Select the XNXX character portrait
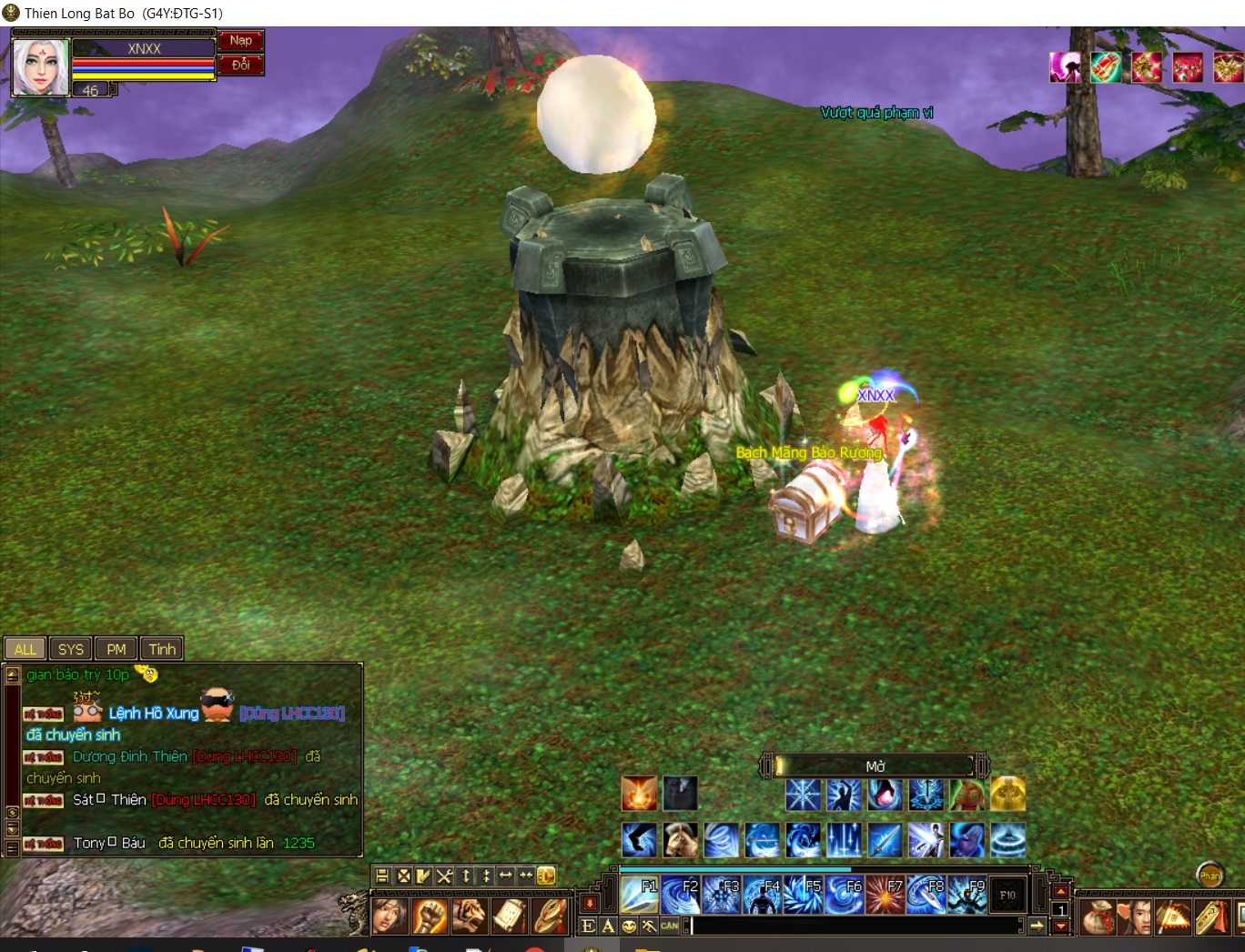The image size is (1245, 952). [x=40, y=68]
